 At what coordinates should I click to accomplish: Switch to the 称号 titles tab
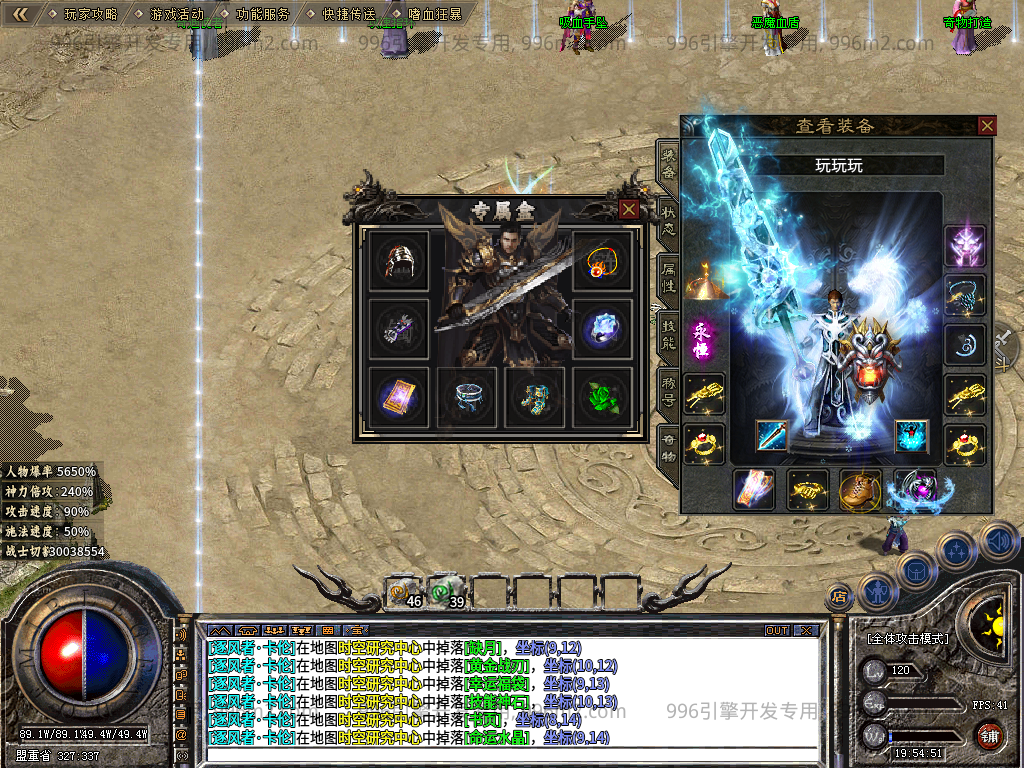[x=668, y=391]
